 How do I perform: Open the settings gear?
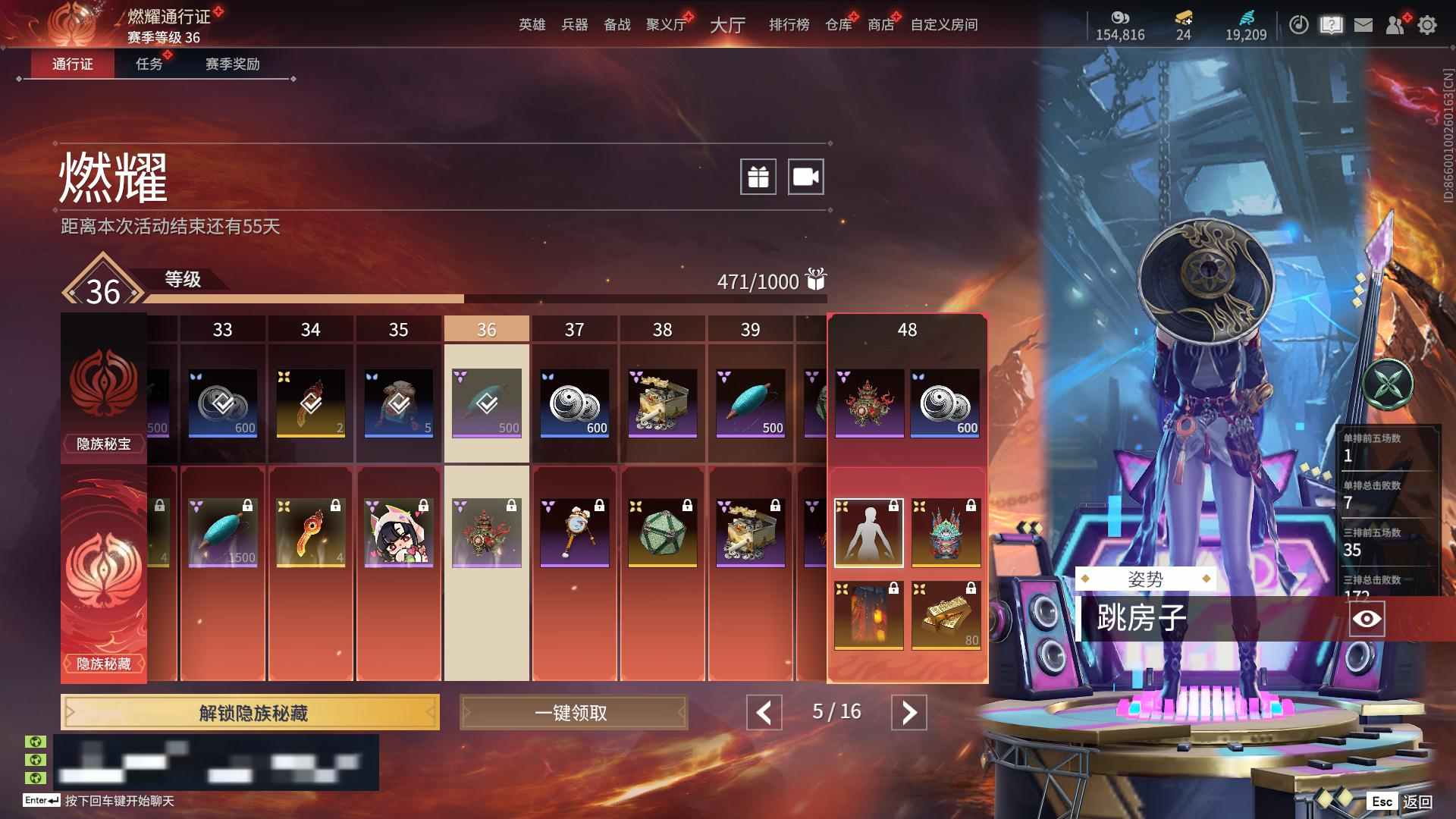(1427, 25)
